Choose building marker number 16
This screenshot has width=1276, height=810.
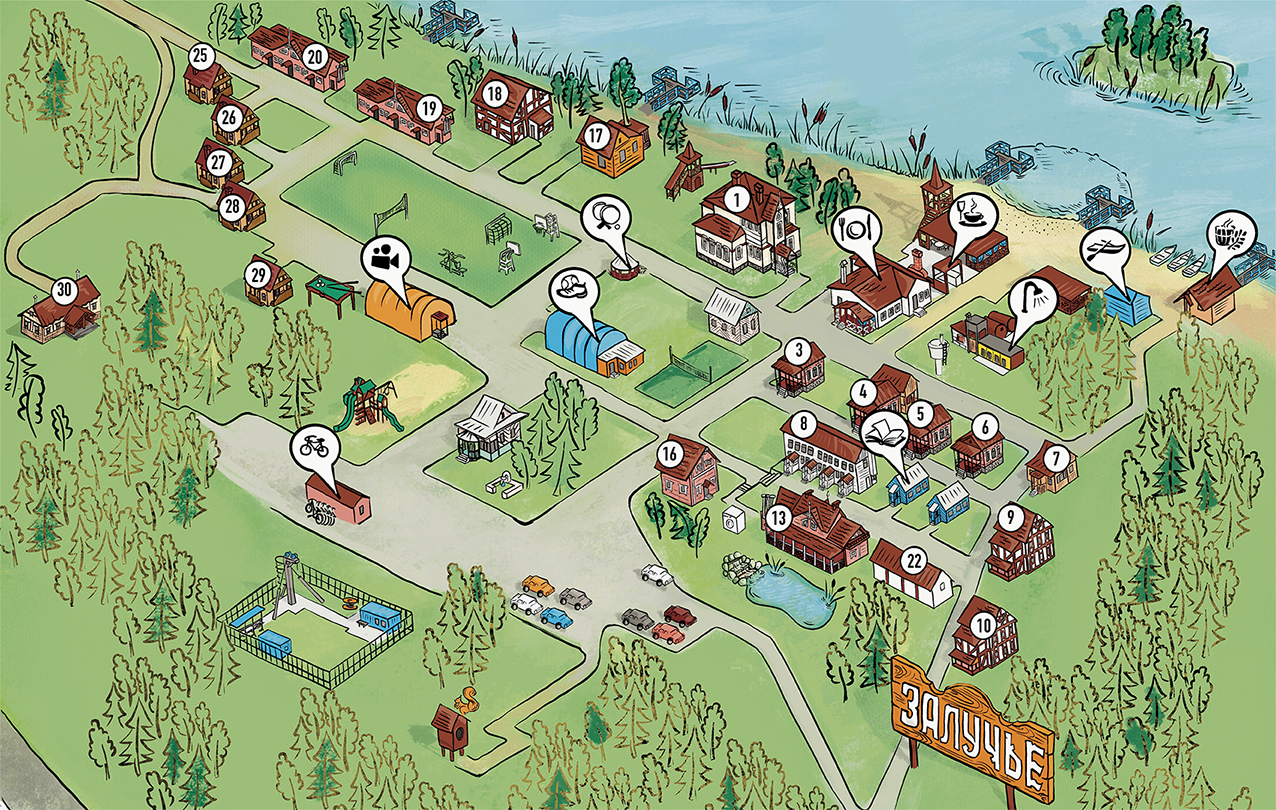click(x=670, y=455)
